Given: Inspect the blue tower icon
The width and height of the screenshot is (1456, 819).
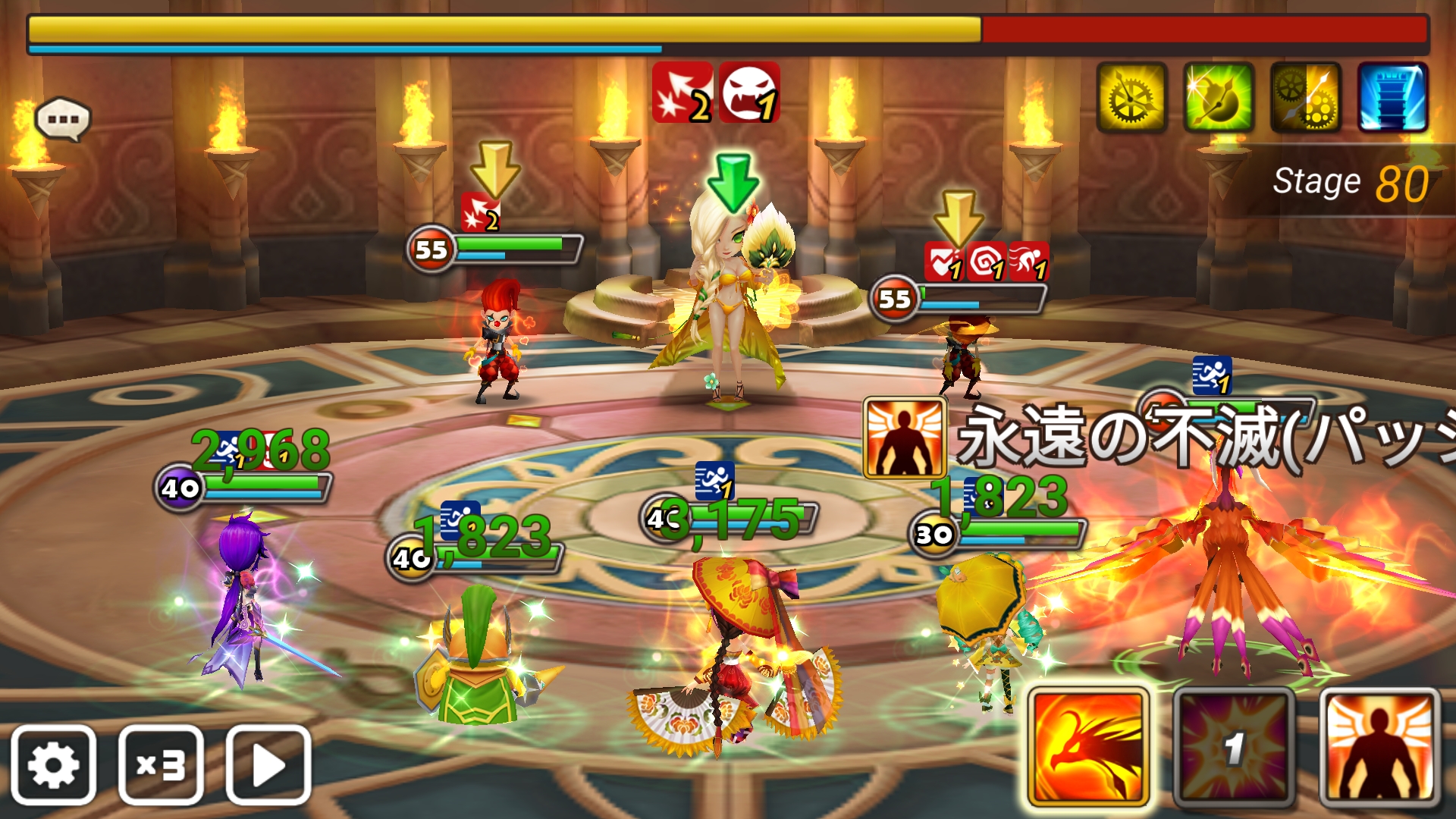Looking at the screenshot, I should tap(1393, 98).
